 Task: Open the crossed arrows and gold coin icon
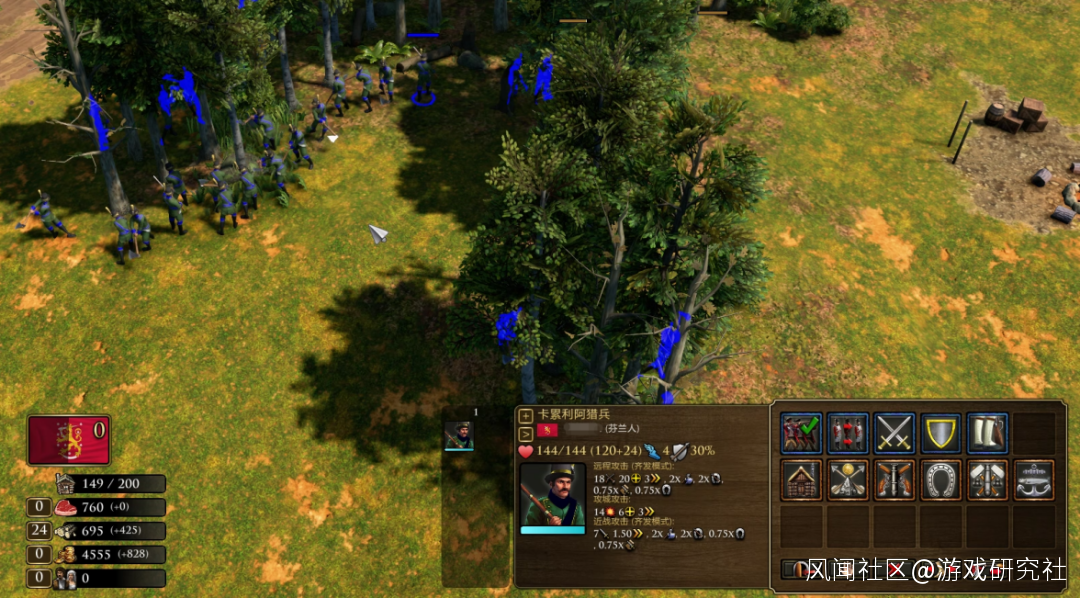point(848,479)
